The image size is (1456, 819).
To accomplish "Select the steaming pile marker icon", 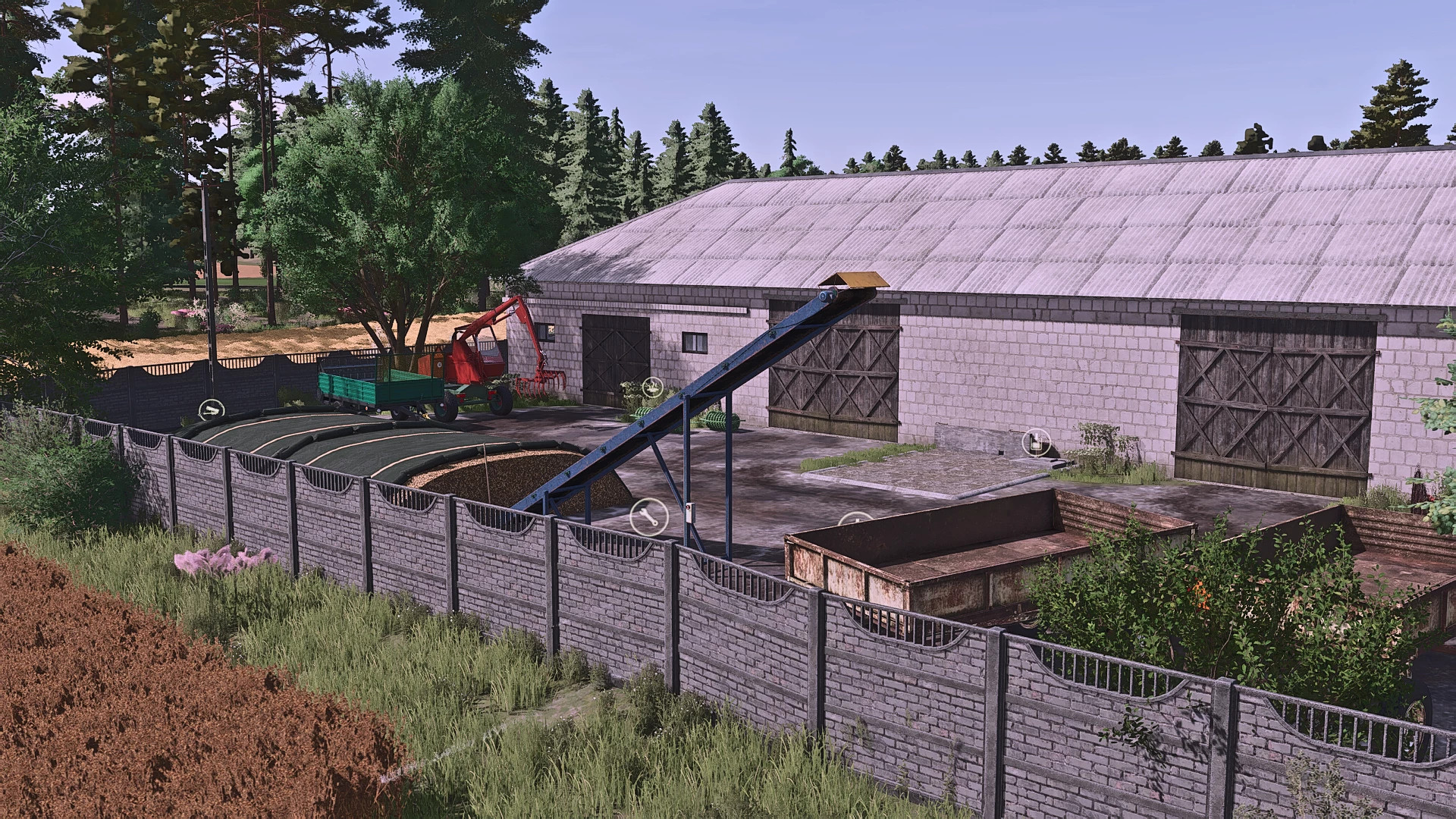I will point(651,388).
